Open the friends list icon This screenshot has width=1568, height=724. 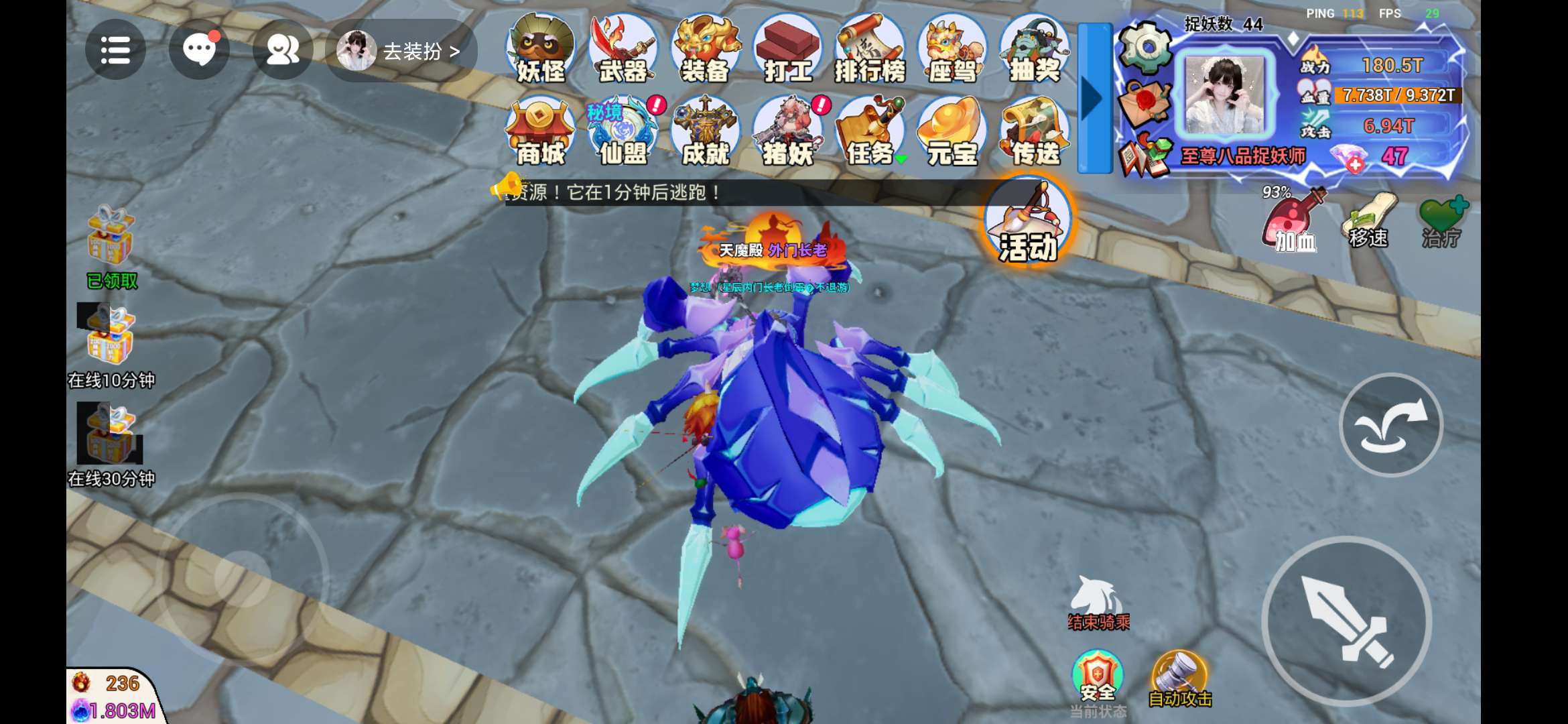coord(282,50)
